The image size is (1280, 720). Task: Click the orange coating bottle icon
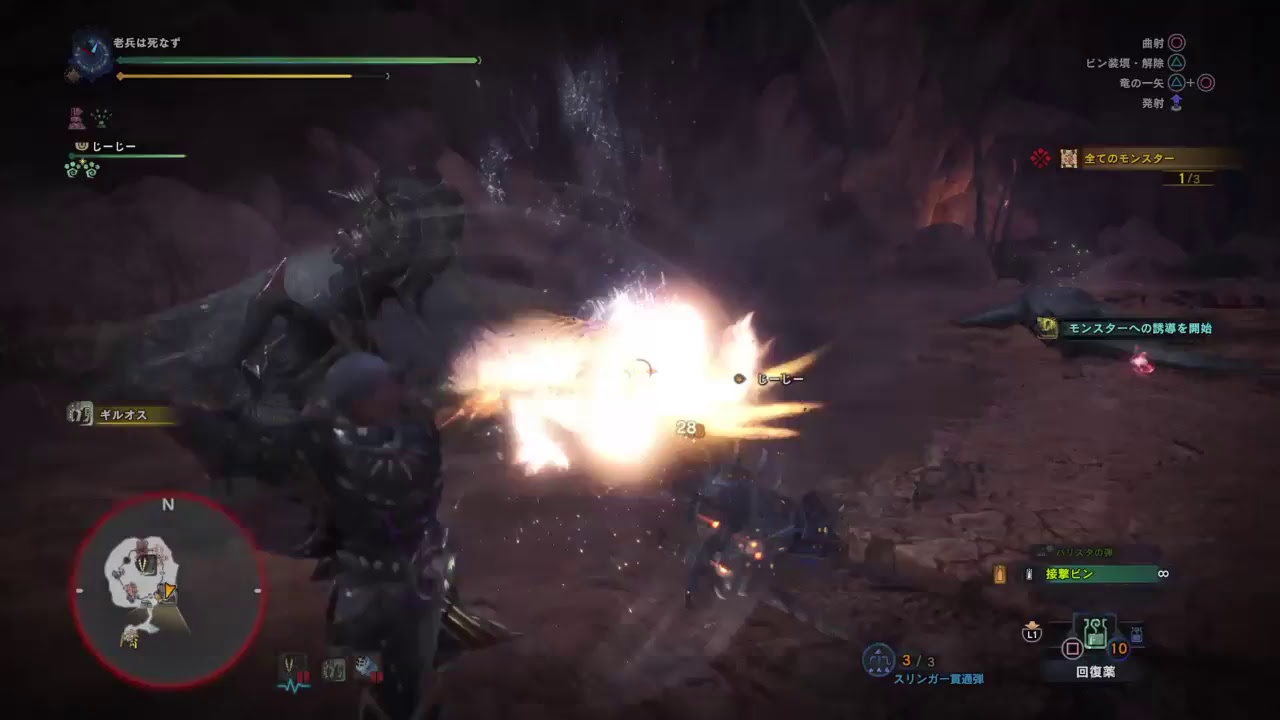pyautogui.click(x=1000, y=574)
